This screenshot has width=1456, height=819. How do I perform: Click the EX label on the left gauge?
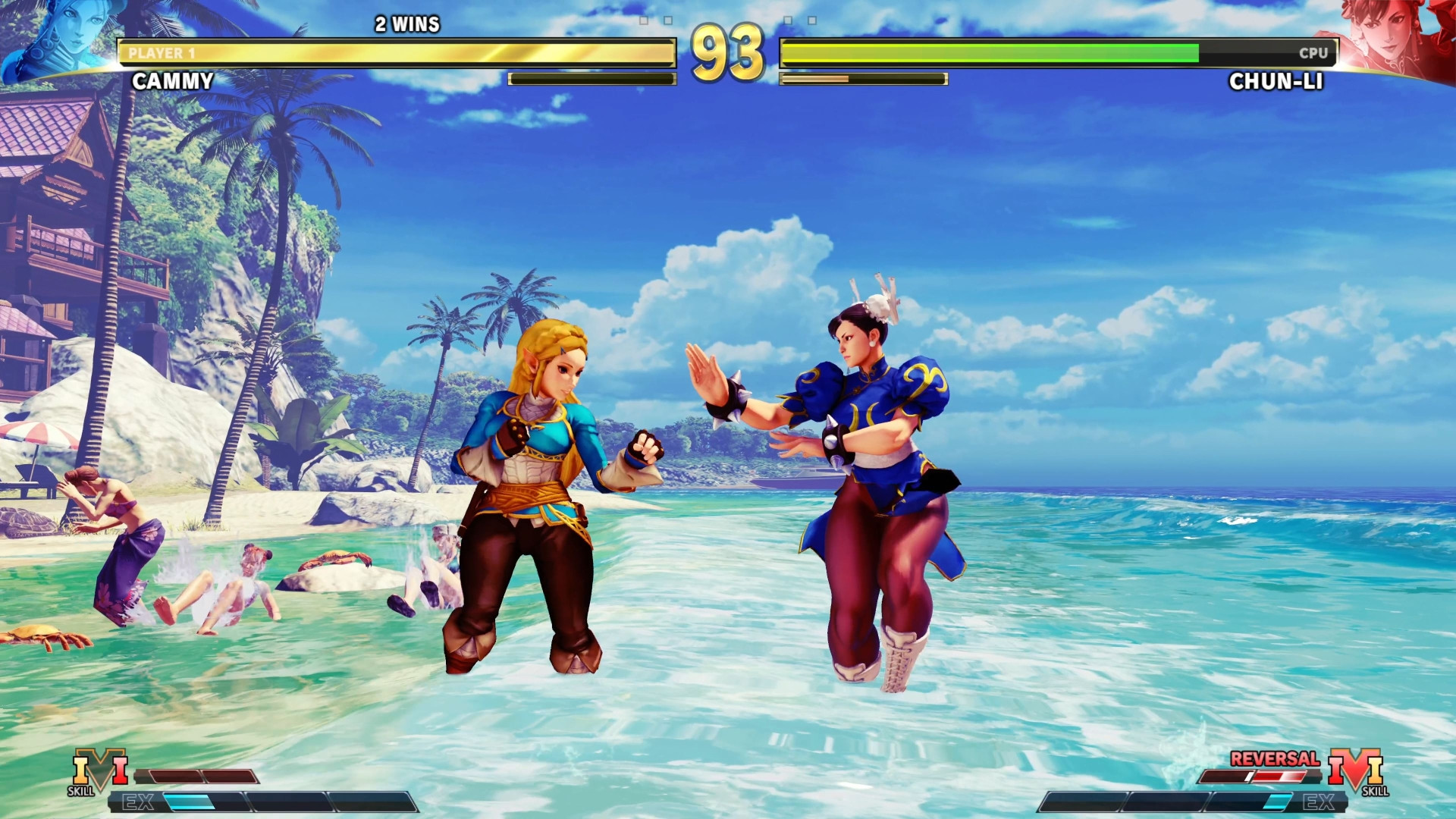(x=139, y=800)
